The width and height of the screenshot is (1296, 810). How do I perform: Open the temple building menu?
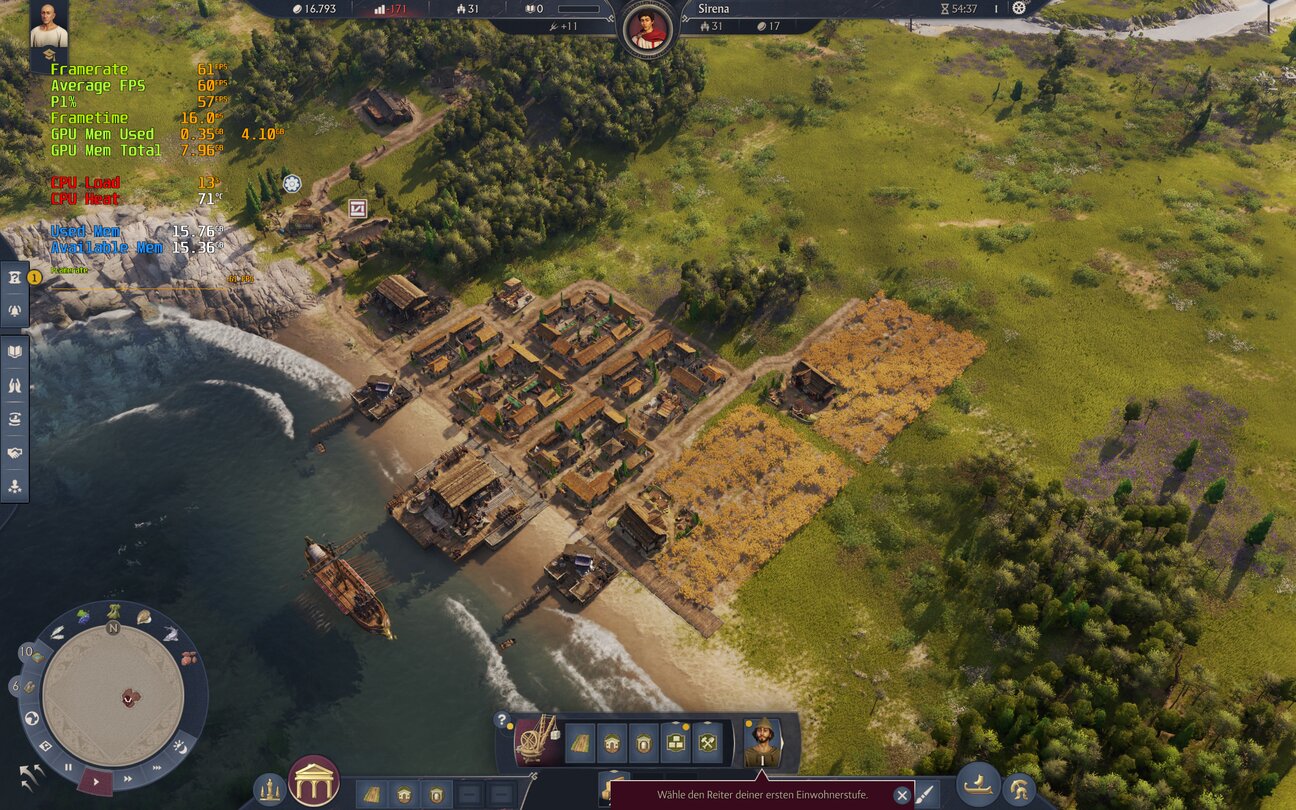coord(313,781)
